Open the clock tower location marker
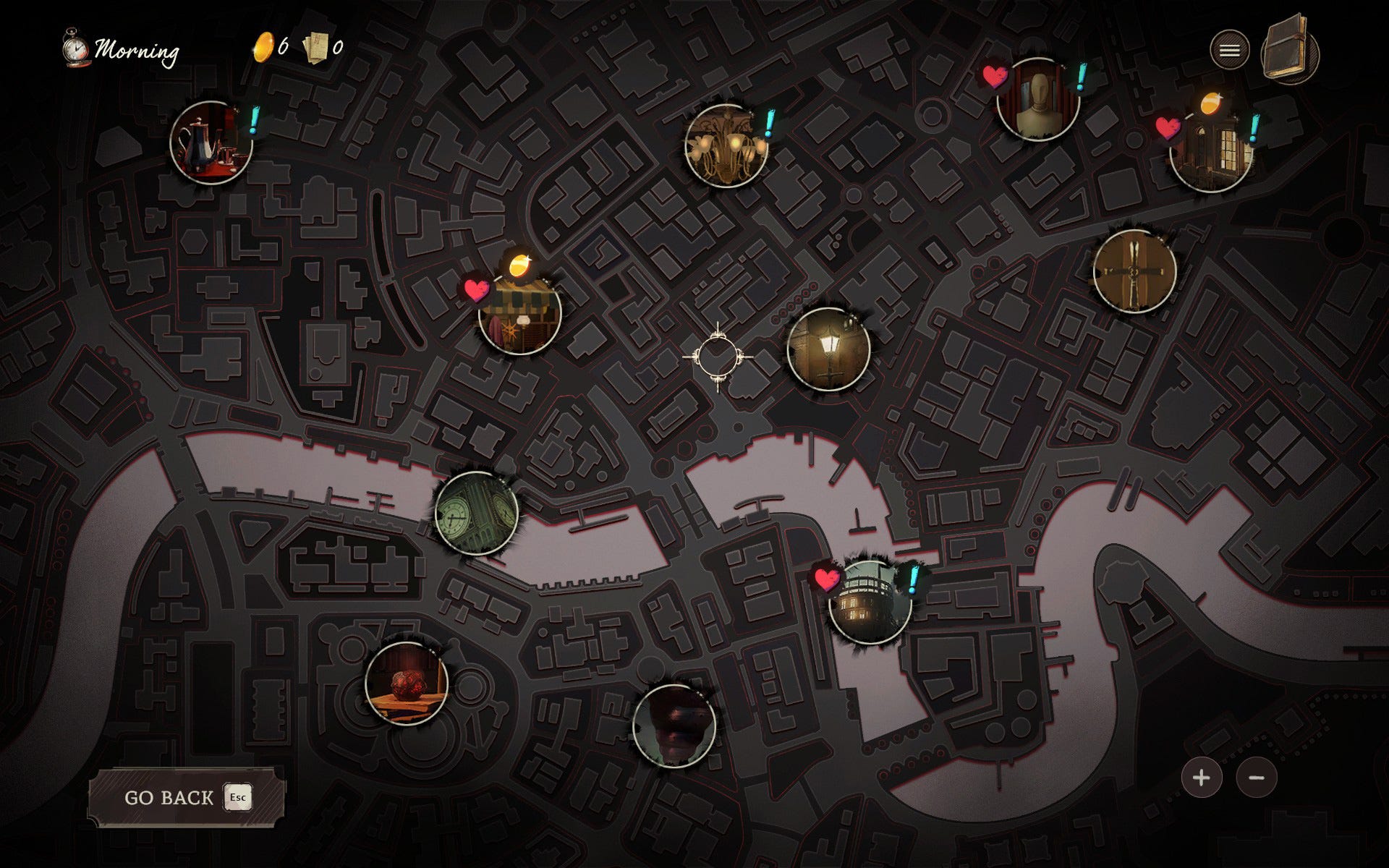 (x=476, y=513)
